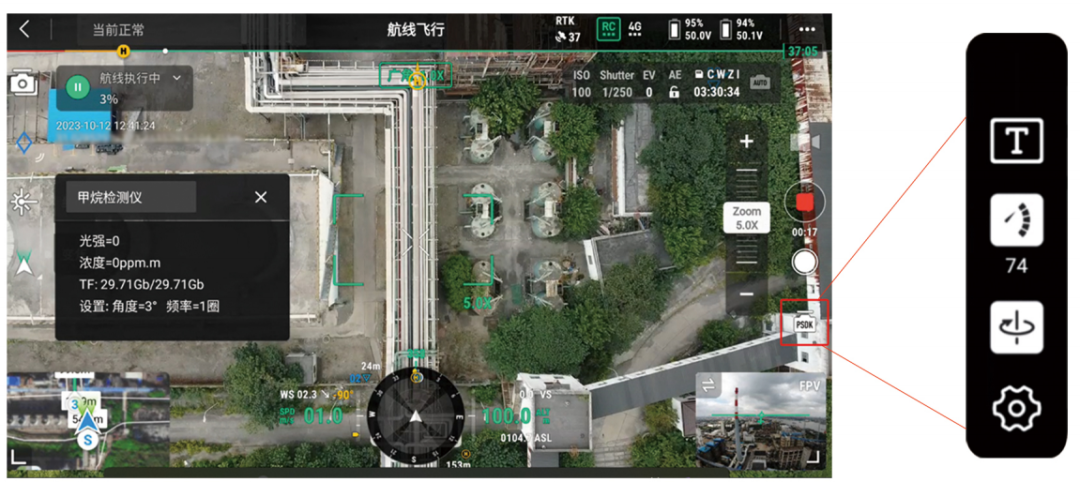1080x482 pixels.
Task: Expand the 航线执行中 route status dropdown
Action: [x=177, y=77]
